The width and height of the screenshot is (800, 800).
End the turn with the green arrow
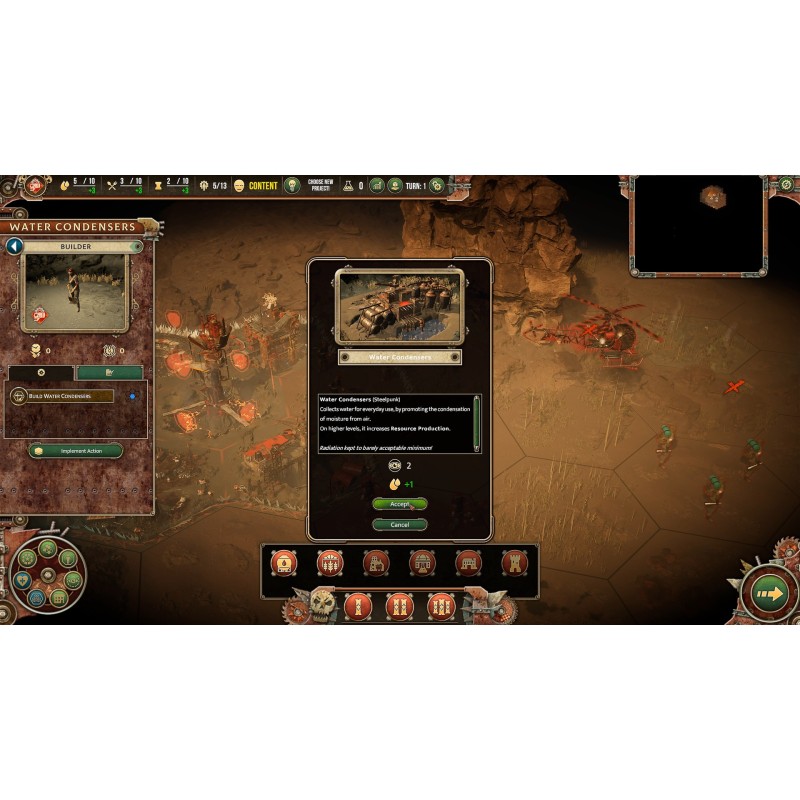coord(769,595)
